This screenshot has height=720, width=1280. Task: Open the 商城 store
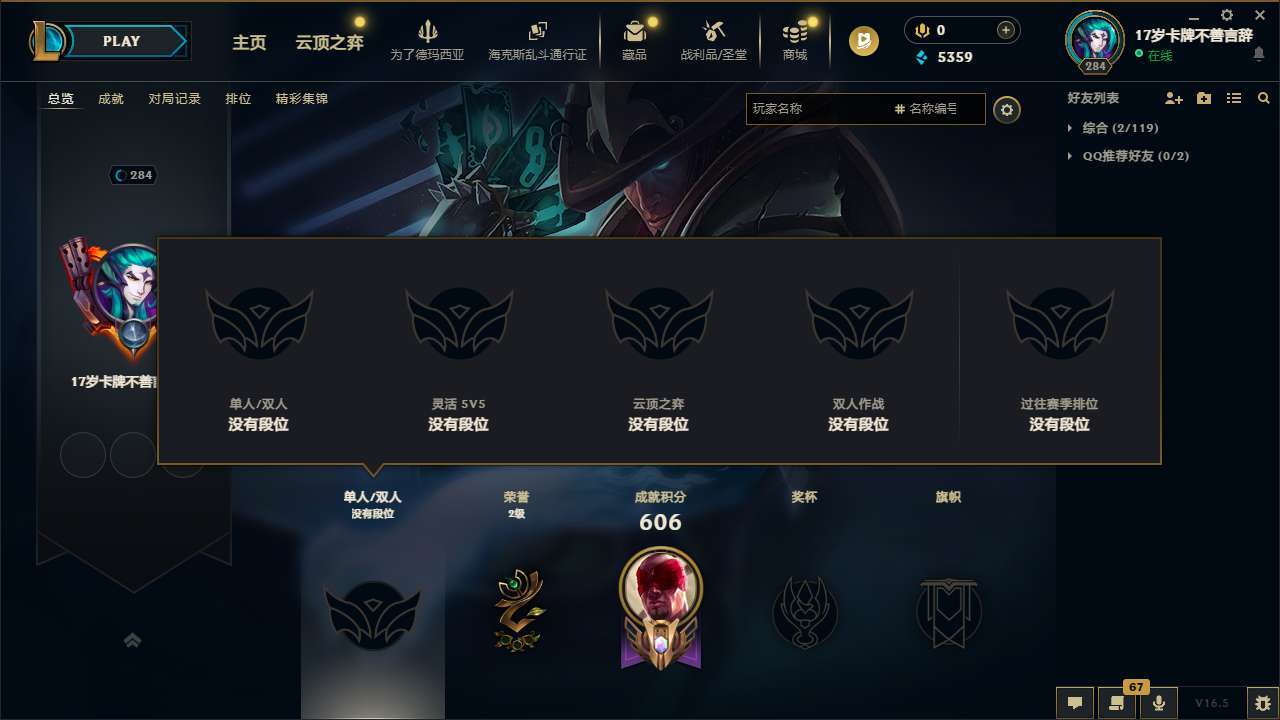click(x=795, y=40)
